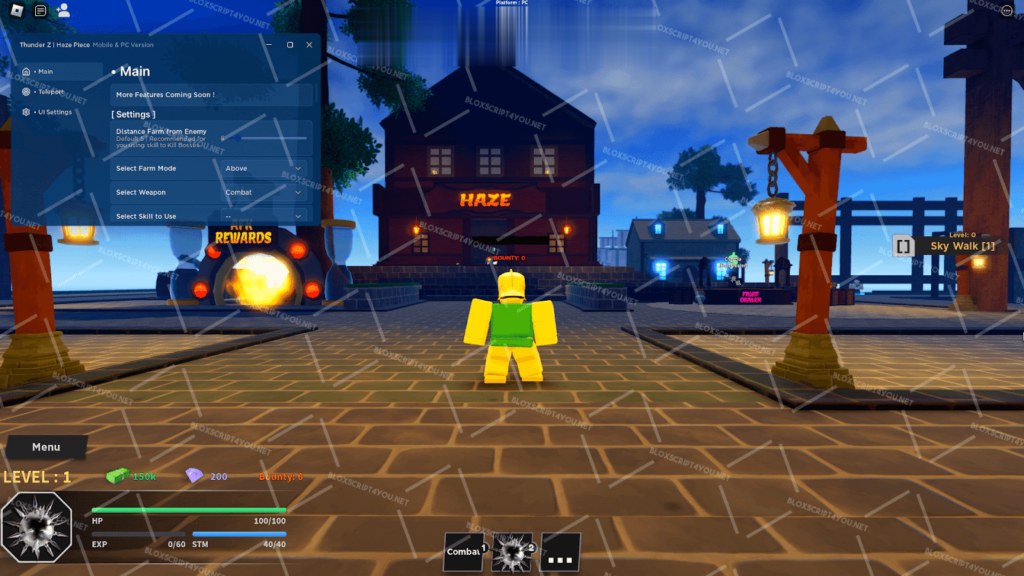Minimize the Thunder Z script window
Image resolution: width=1024 pixels, height=576 pixels.
pyautogui.click(x=269, y=45)
